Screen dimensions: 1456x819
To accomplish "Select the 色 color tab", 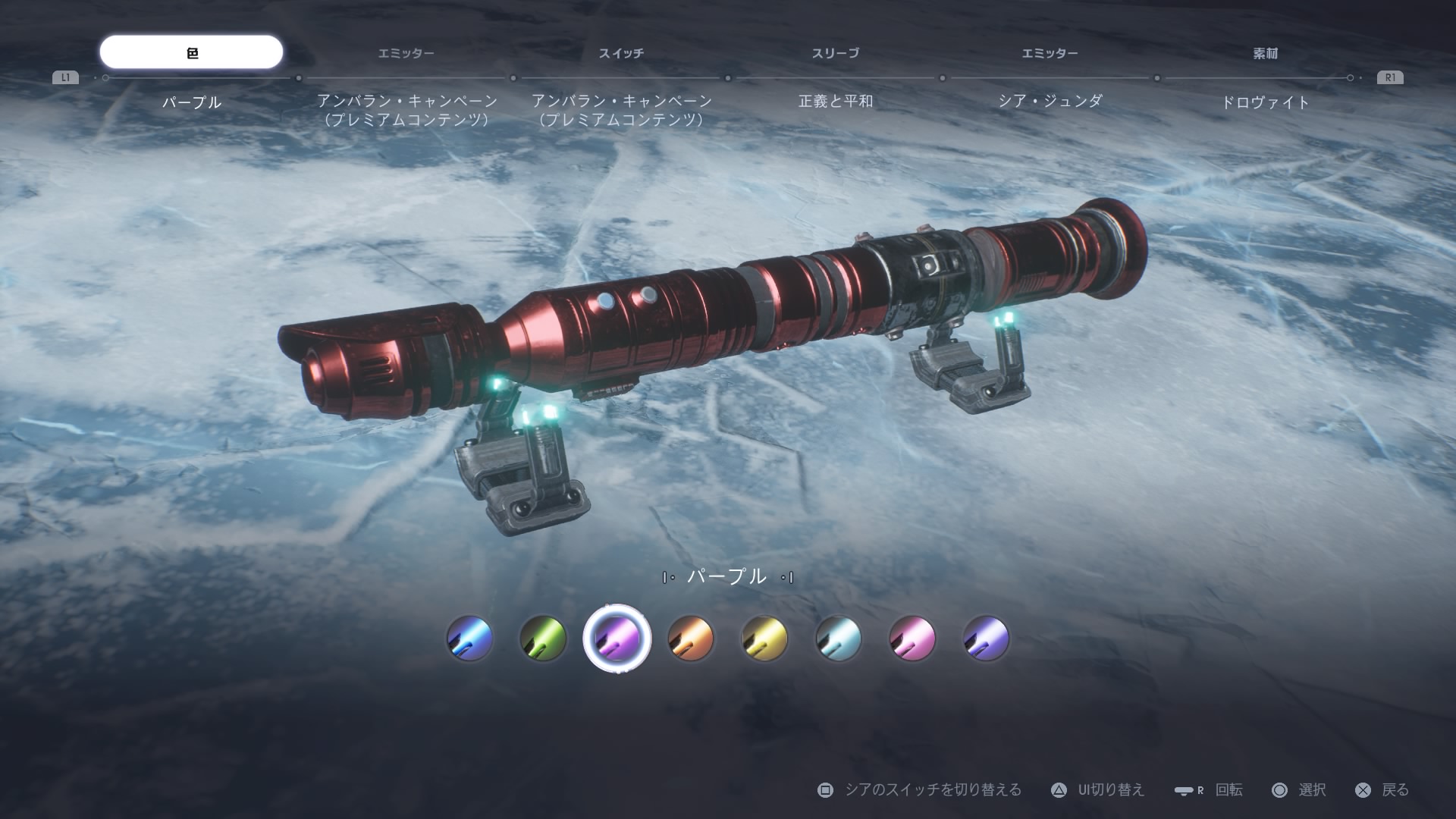I will [191, 52].
